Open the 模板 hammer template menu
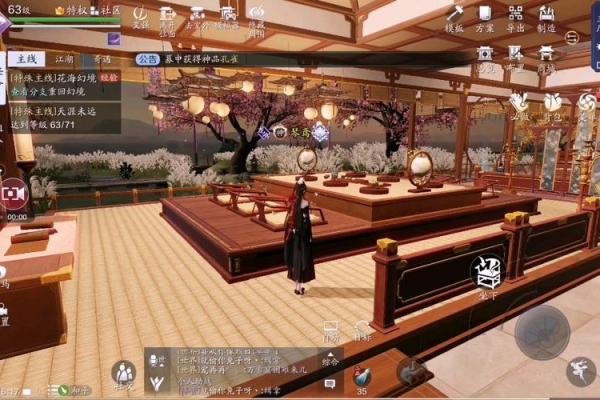The height and width of the screenshot is (400, 600). [455, 17]
